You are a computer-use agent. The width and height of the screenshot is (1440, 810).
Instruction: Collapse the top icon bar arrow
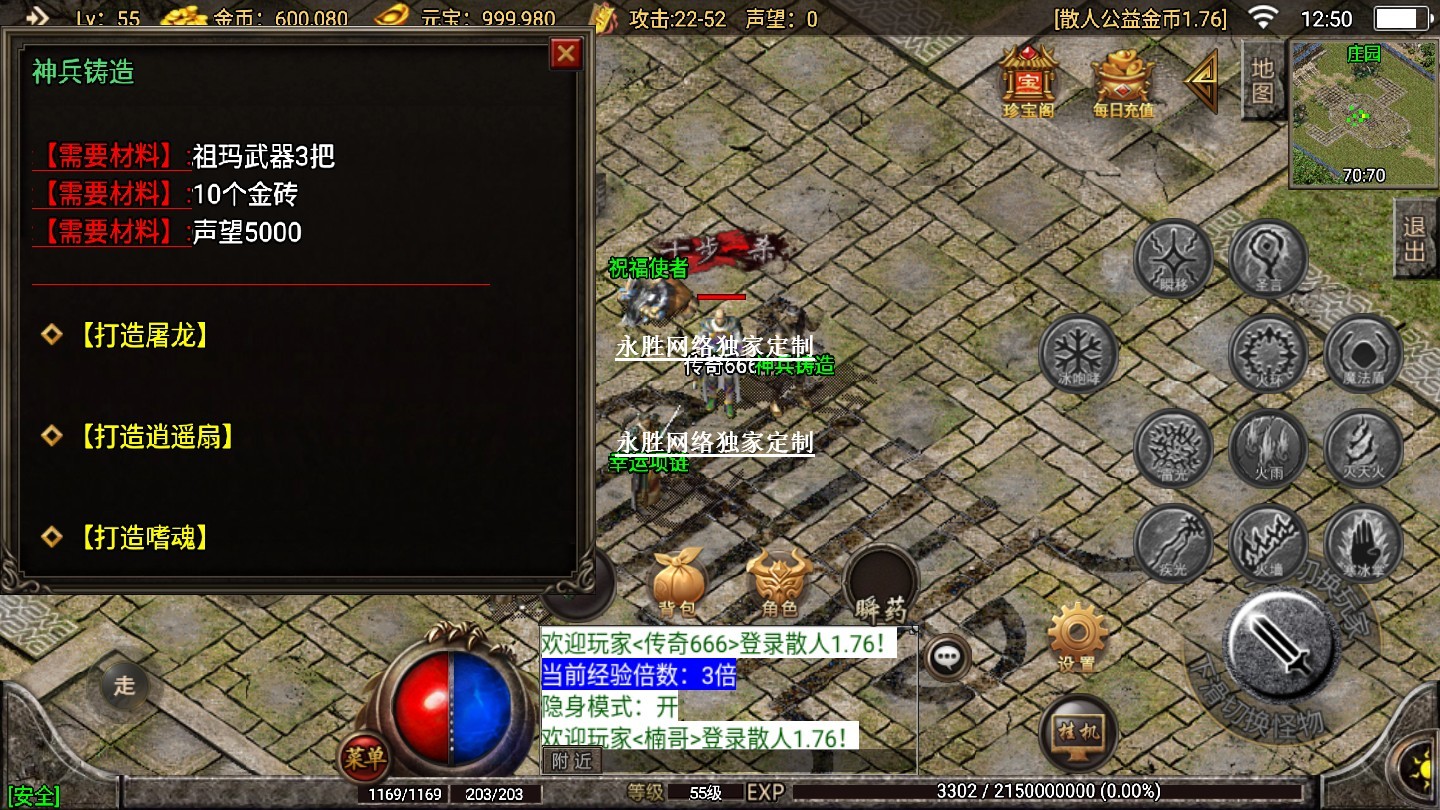[1202, 80]
